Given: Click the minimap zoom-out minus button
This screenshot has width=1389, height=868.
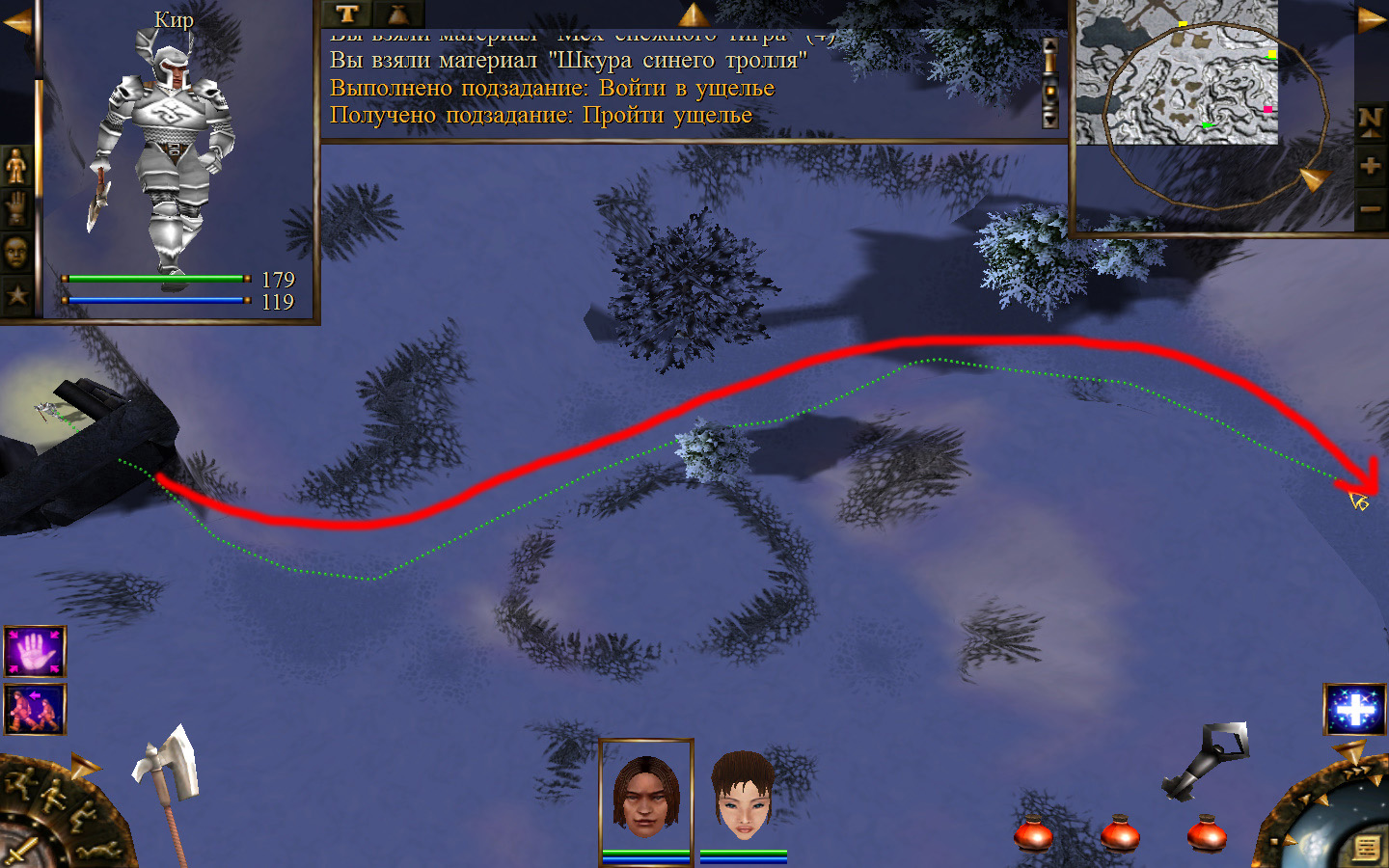Looking at the screenshot, I should tap(1370, 208).
